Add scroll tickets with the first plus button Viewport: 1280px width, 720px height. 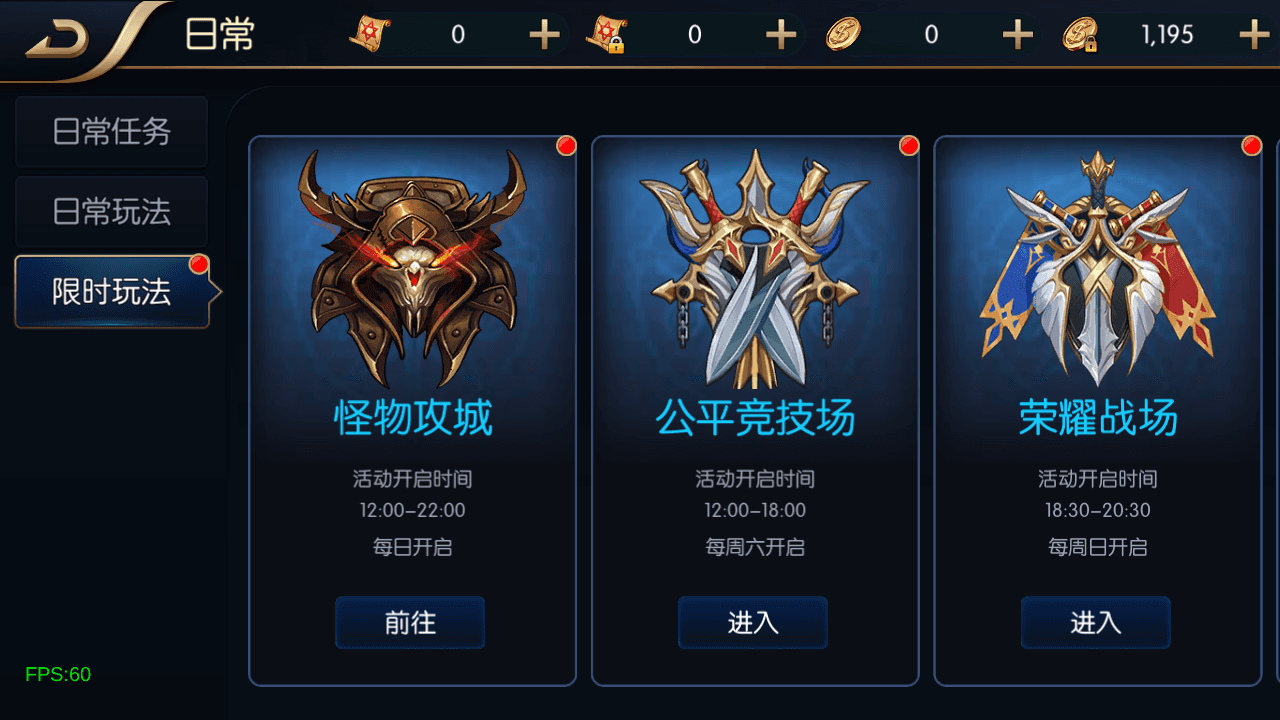click(544, 33)
